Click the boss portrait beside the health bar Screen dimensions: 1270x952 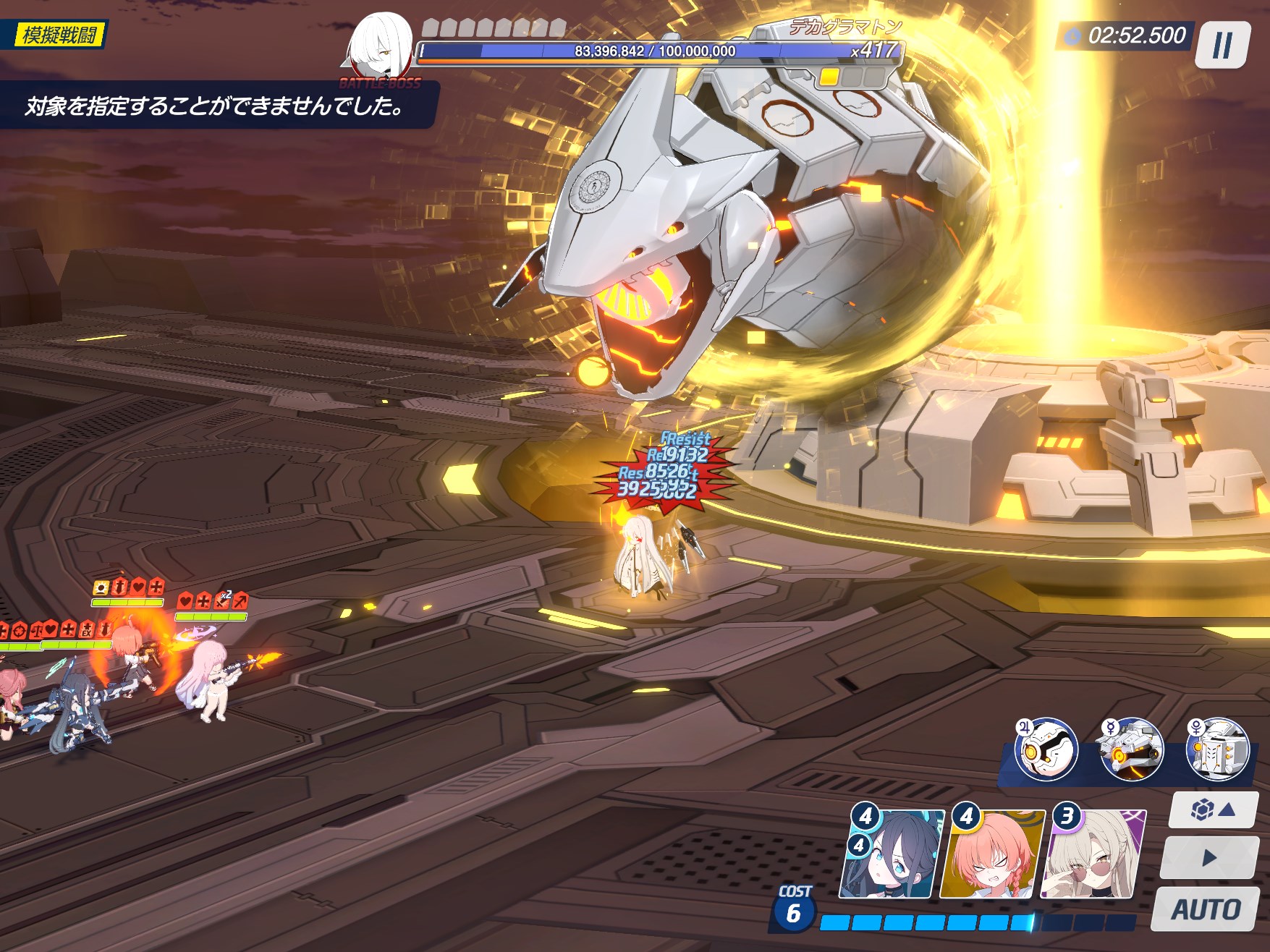pyautogui.click(x=380, y=45)
